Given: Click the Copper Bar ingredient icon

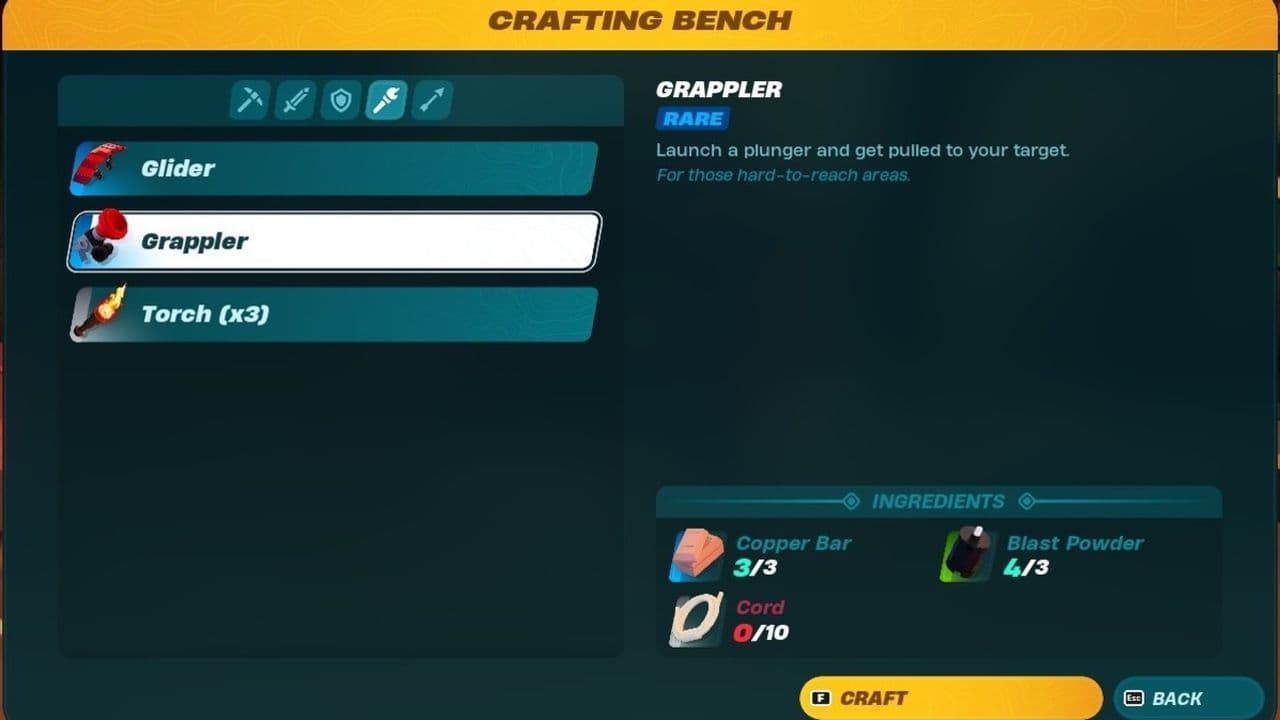Looking at the screenshot, I should pyautogui.click(x=695, y=554).
